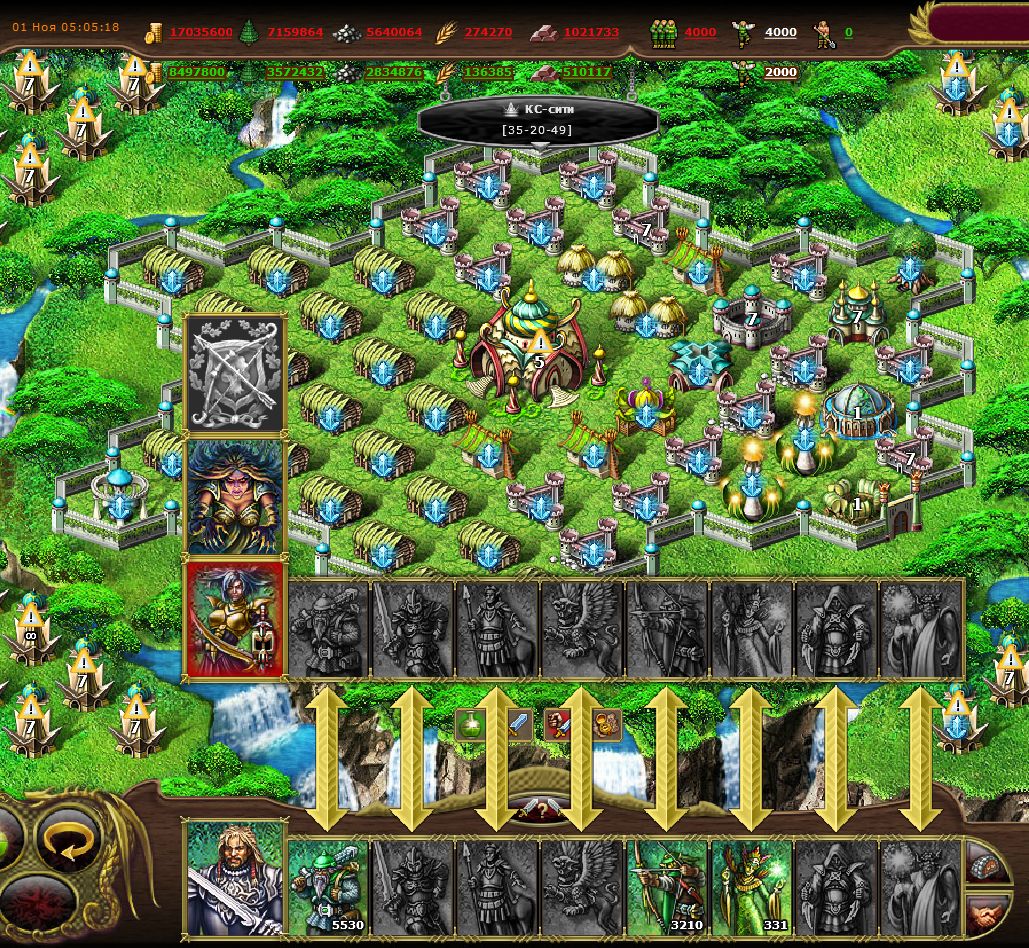The image size is (1029, 948).
Task: Click the grey crossed-bows emblem slot
Action: click(x=235, y=374)
